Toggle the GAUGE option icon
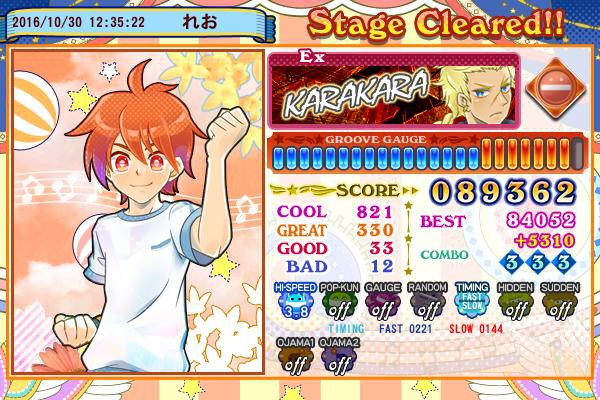 click(381, 303)
